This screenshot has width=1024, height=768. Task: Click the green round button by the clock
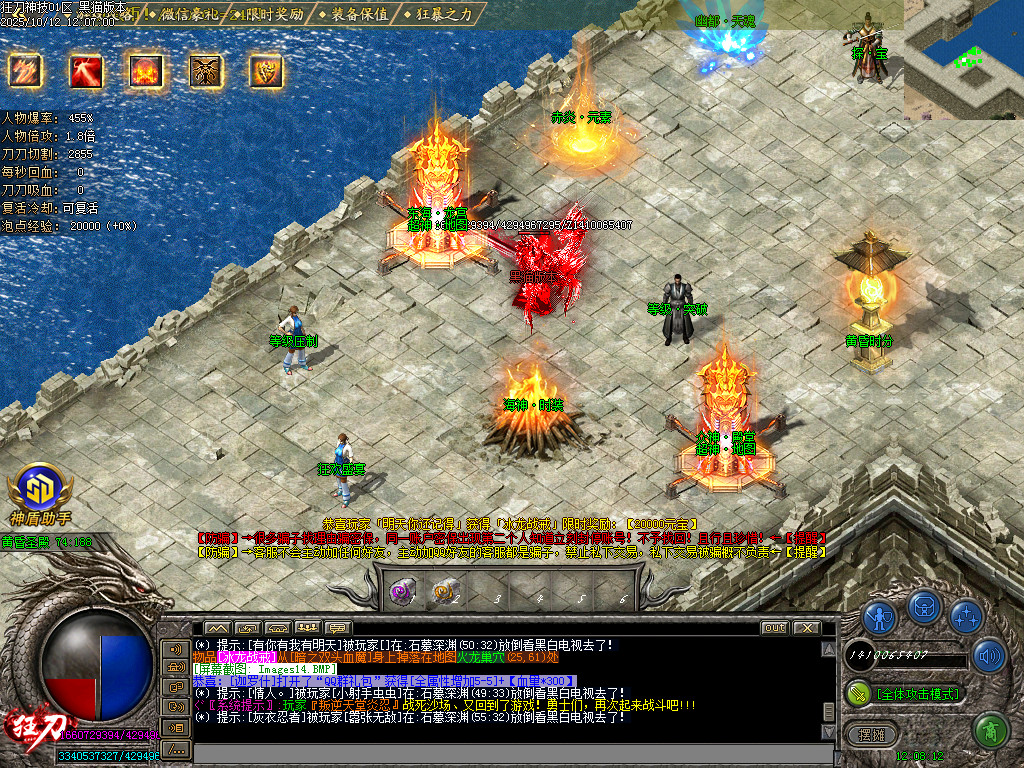click(x=989, y=730)
